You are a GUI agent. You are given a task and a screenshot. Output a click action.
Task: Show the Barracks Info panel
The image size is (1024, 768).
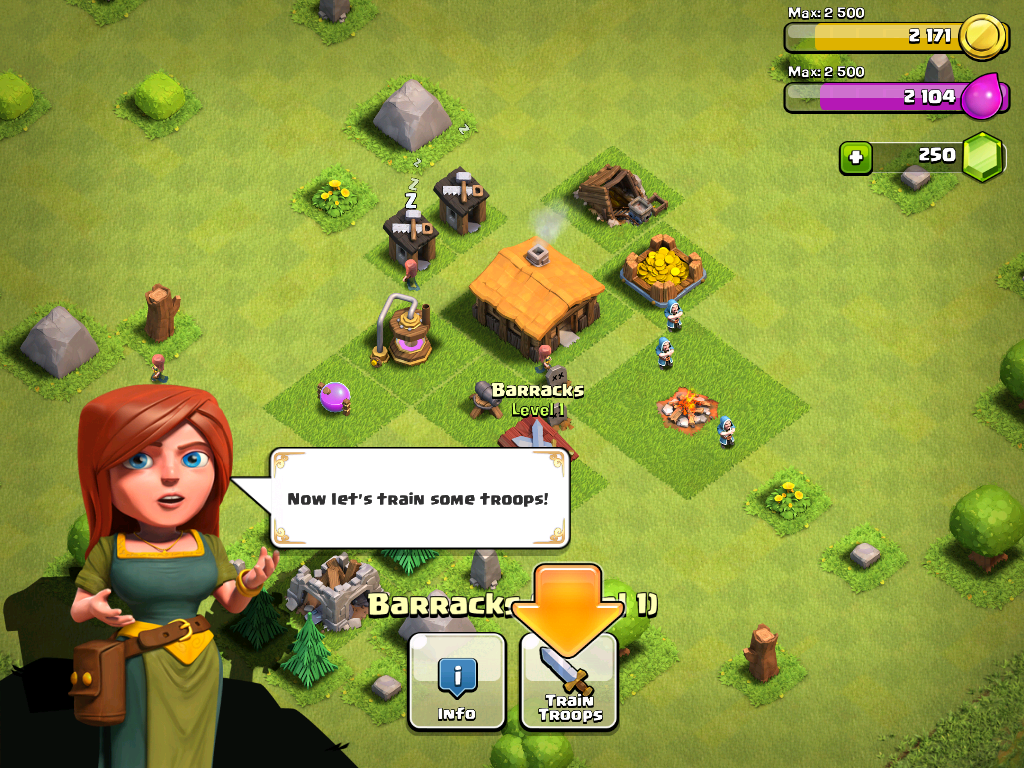[457, 682]
